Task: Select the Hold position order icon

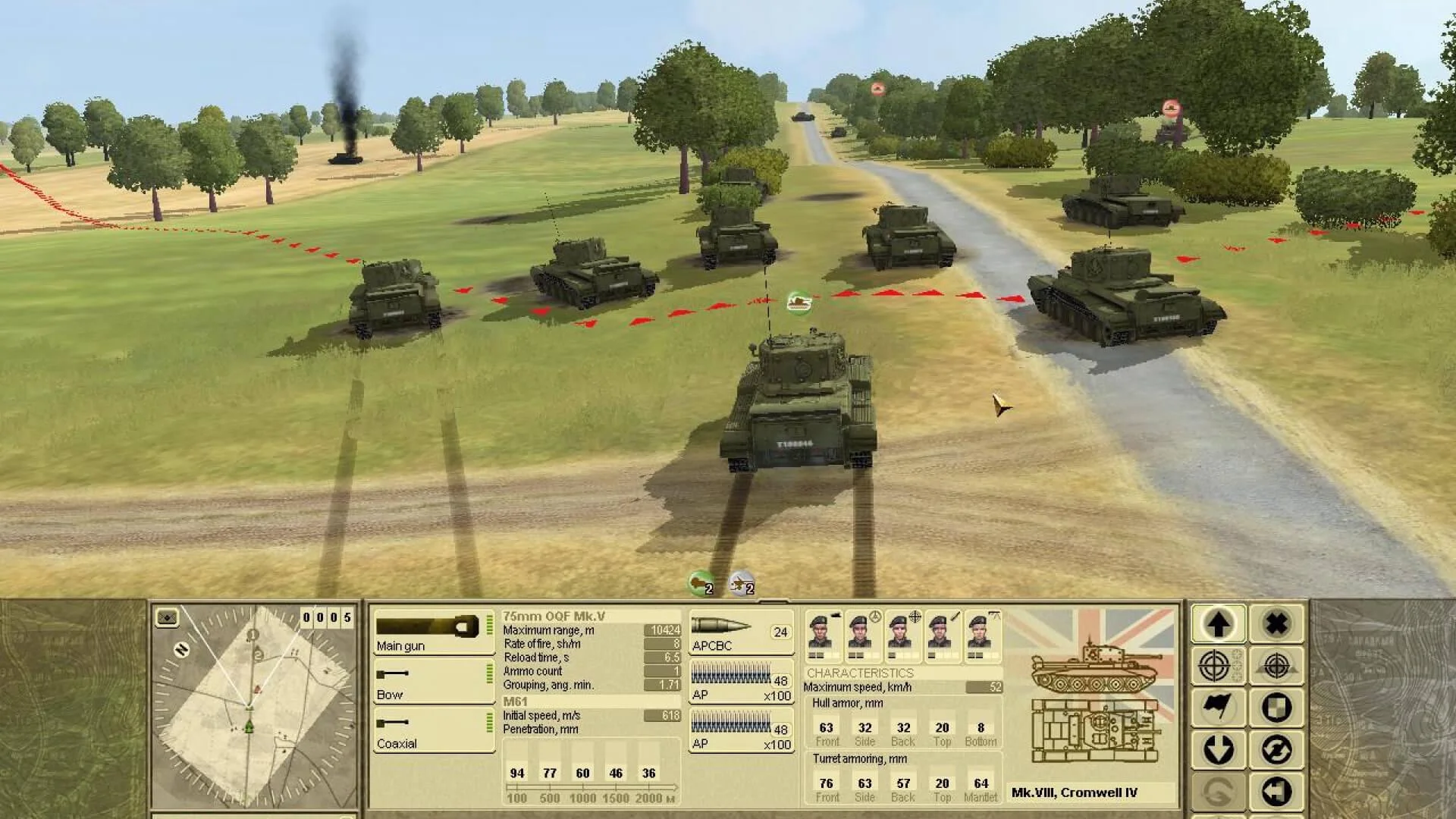Action: (1276, 707)
